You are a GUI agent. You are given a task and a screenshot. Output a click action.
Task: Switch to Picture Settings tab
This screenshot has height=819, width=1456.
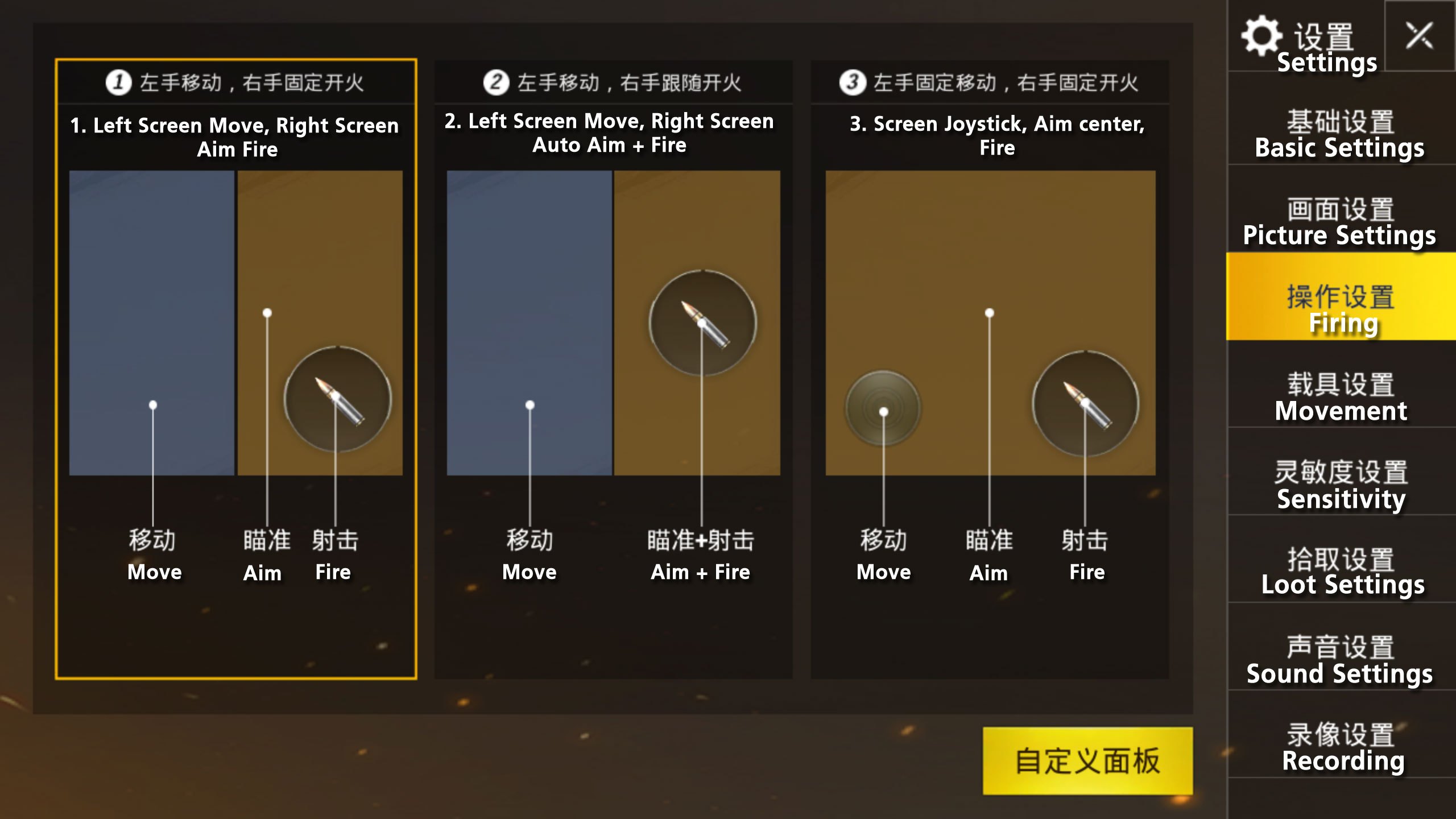click(1340, 222)
